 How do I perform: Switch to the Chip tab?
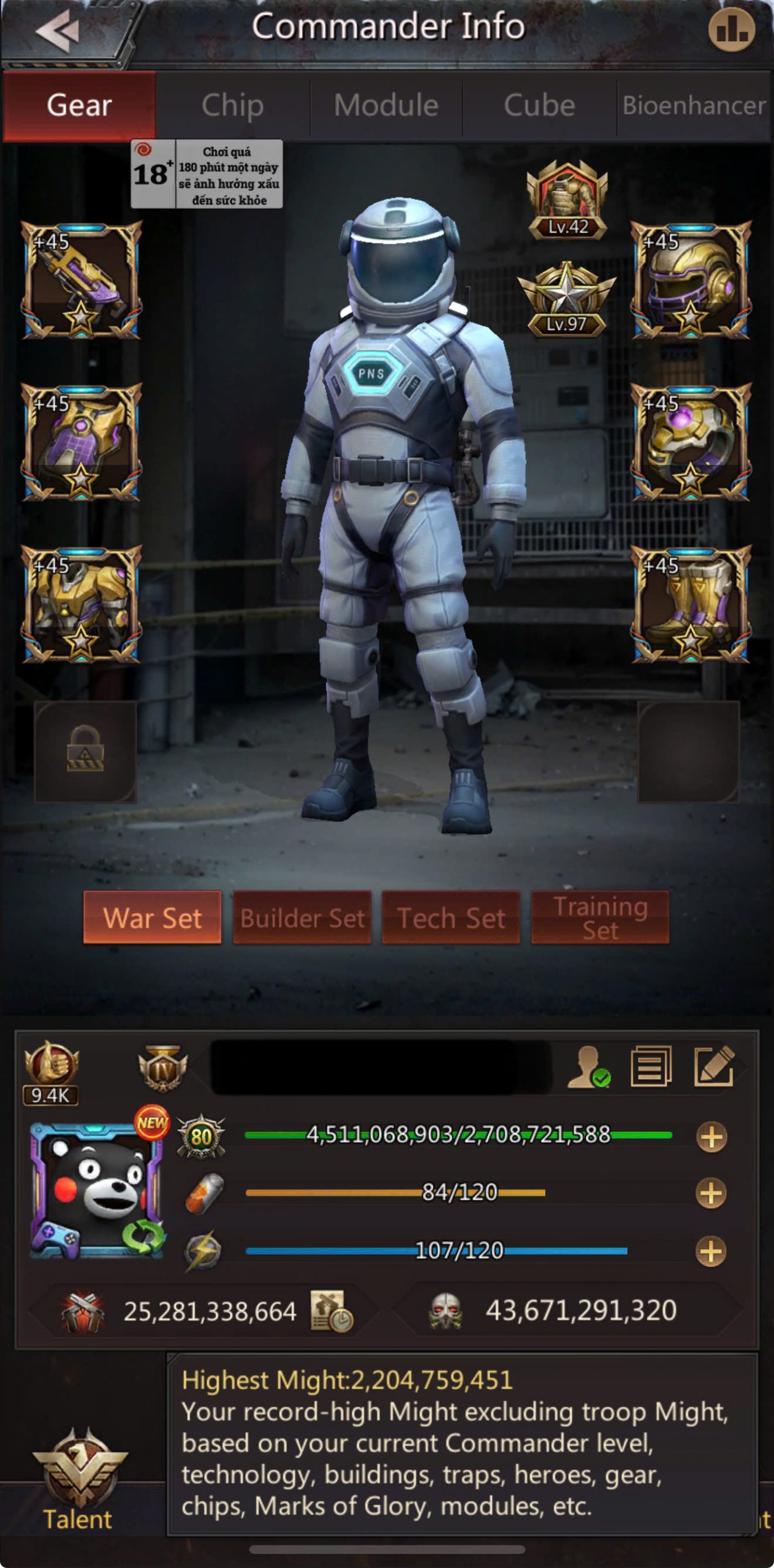pyautogui.click(x=232, y=105)
